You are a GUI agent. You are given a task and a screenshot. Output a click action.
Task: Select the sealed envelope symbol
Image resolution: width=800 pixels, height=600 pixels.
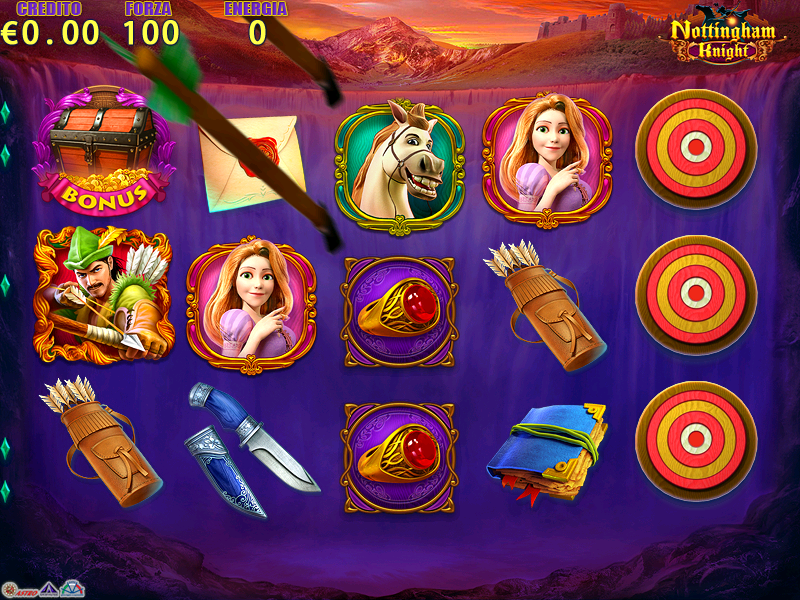252,162
